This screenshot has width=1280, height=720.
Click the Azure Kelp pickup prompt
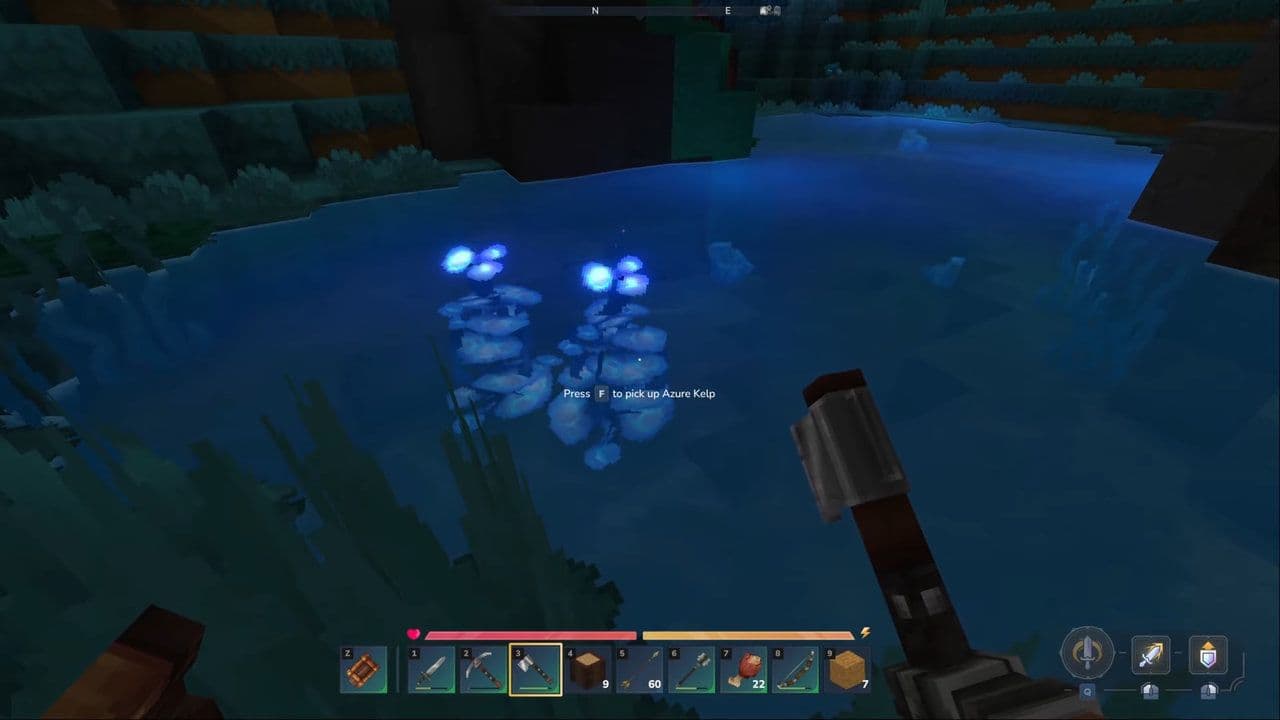pos(639,393)
